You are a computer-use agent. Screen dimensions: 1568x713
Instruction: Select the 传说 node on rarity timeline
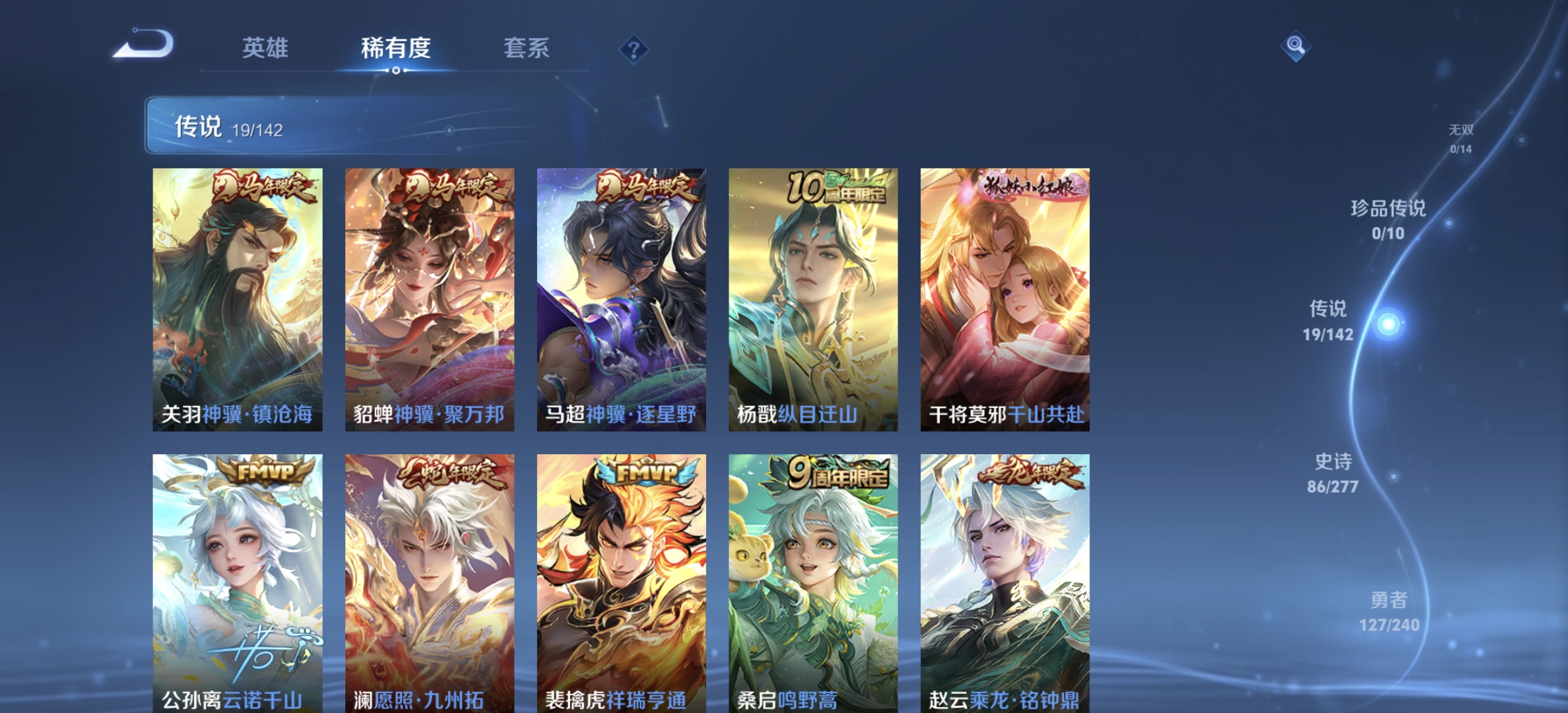tap(1328, 322)
